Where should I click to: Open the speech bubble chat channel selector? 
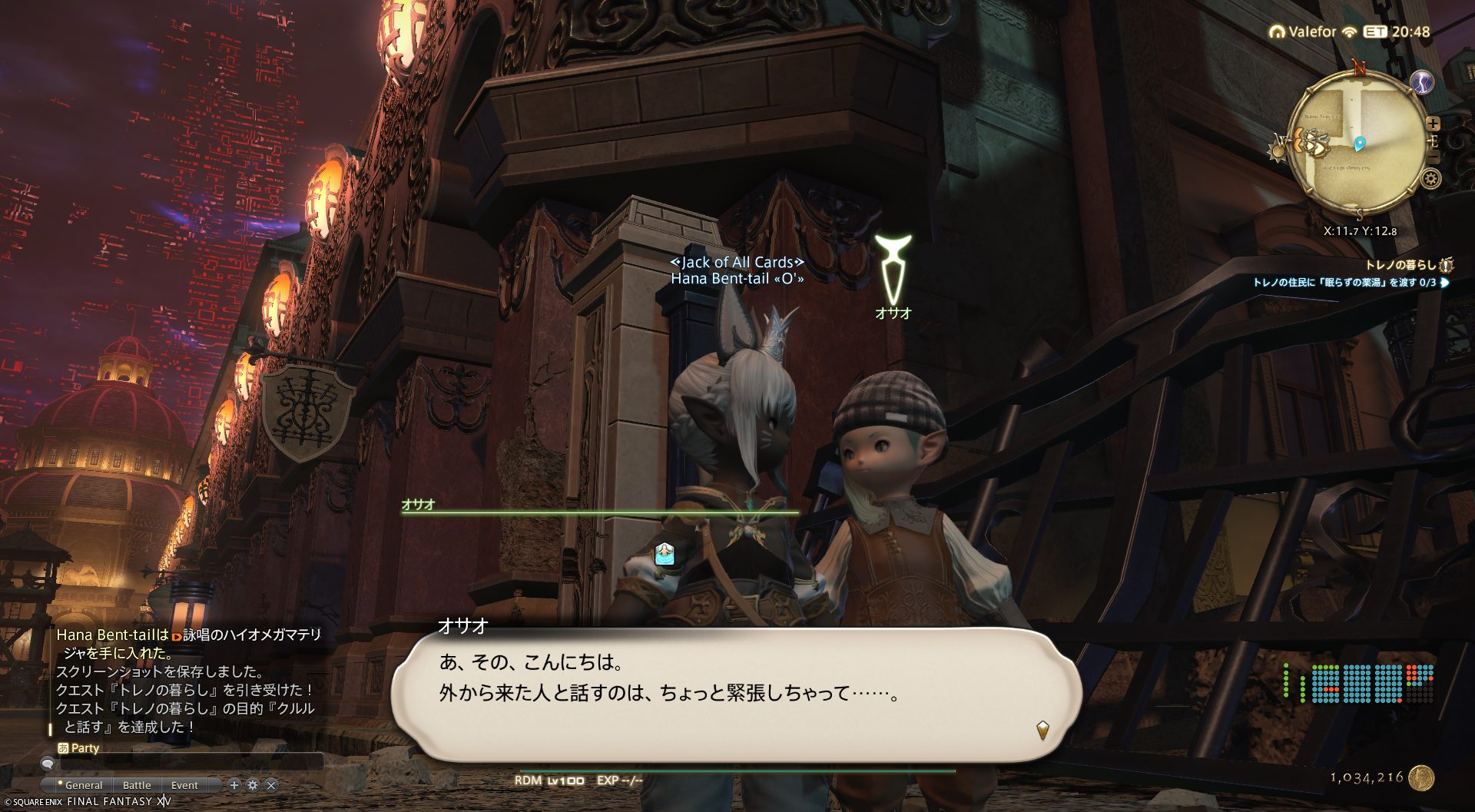click(48, 764)
